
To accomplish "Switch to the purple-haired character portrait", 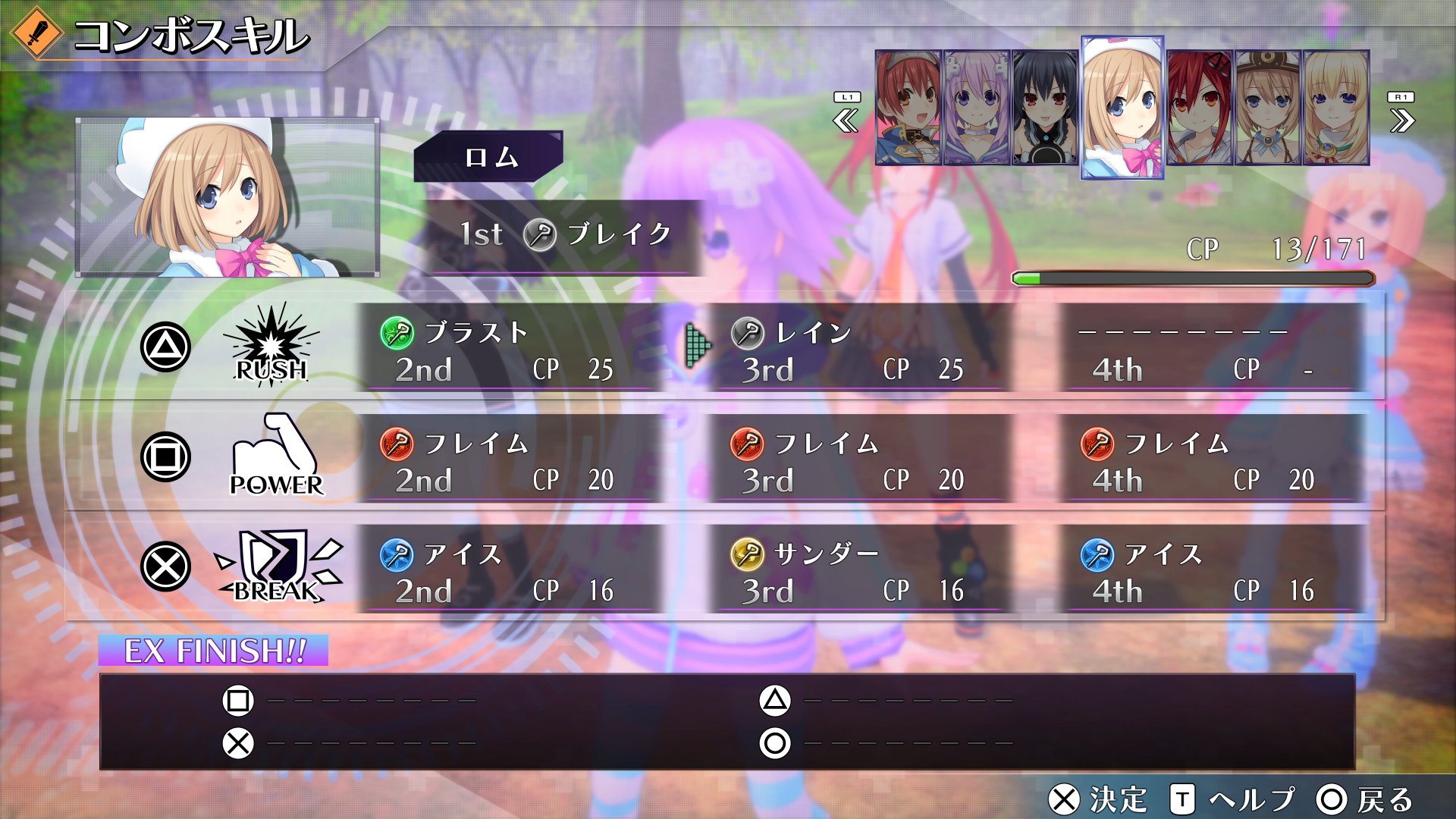I will point(976,108).
